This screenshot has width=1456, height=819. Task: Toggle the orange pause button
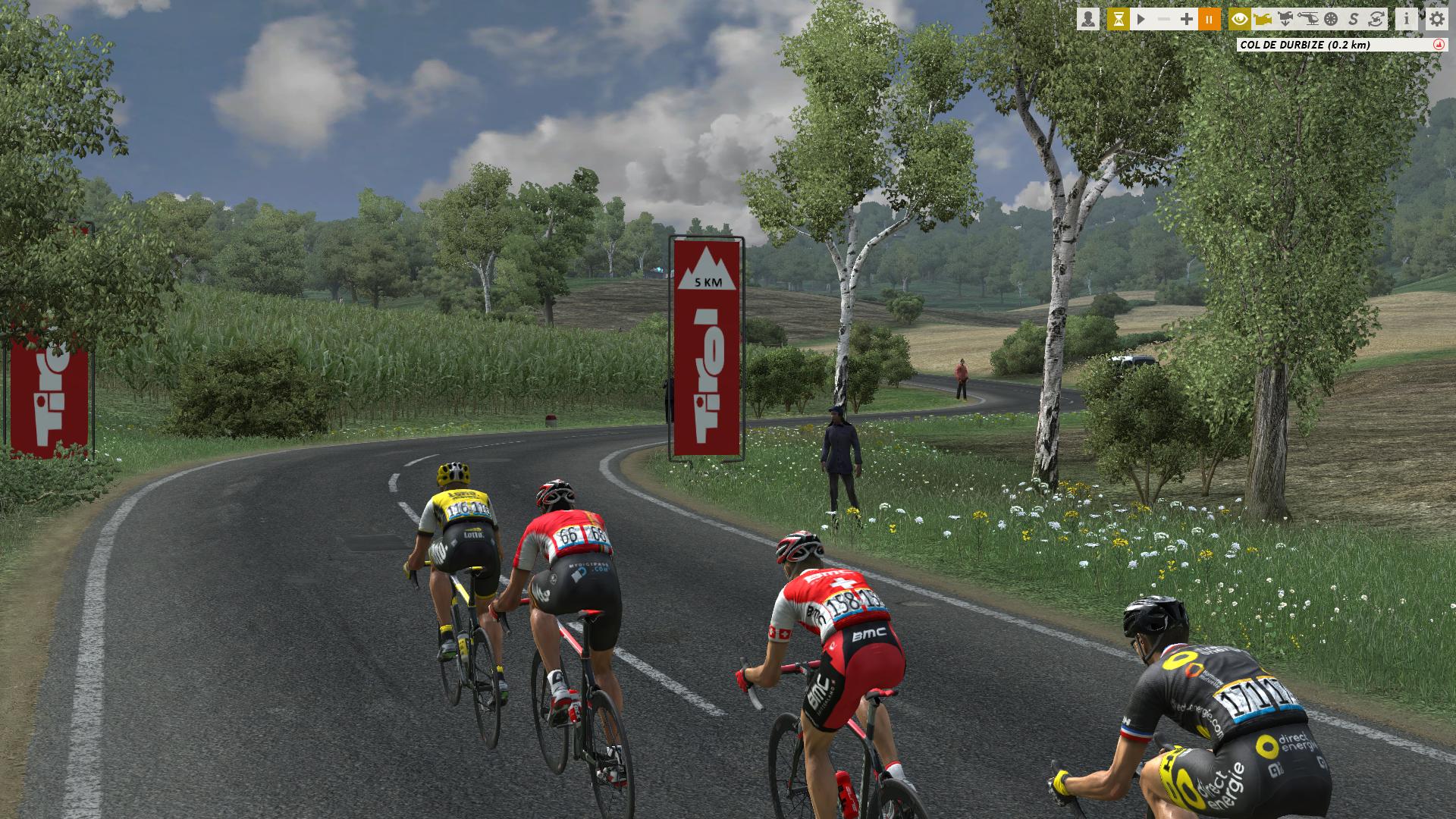[x=1210, y=19]
